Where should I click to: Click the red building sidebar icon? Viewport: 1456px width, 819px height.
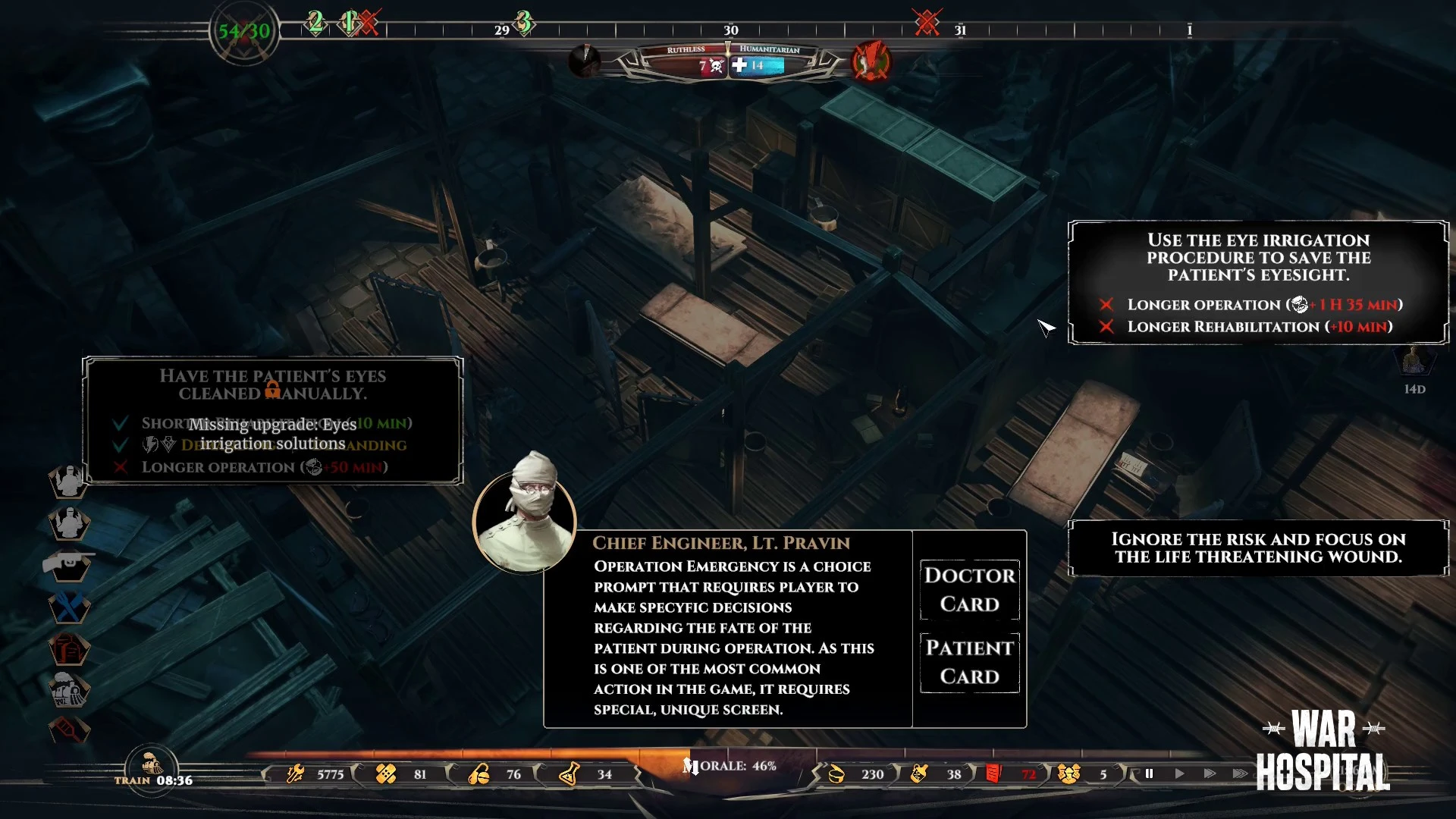(x=68, y=650)
